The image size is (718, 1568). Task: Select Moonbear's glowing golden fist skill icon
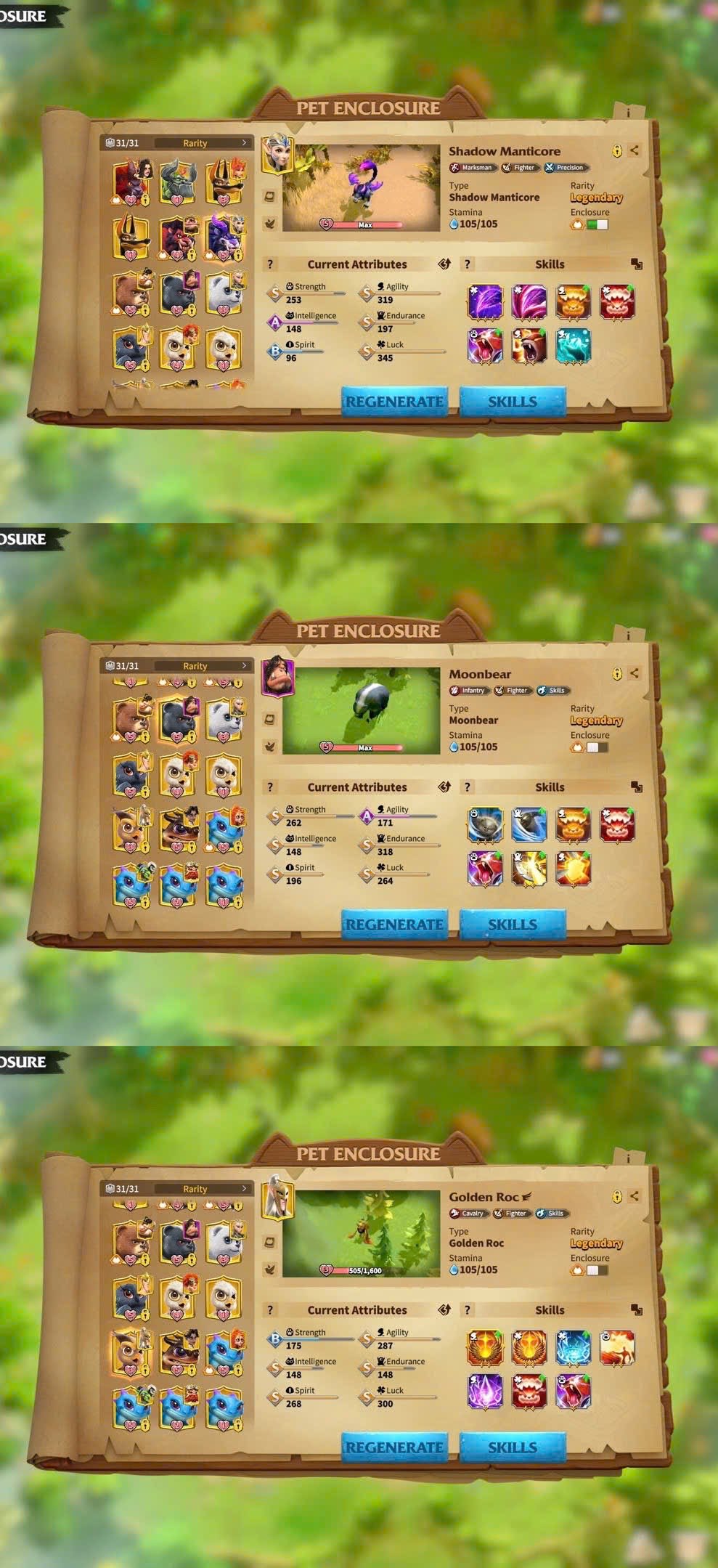pos(573,869)
